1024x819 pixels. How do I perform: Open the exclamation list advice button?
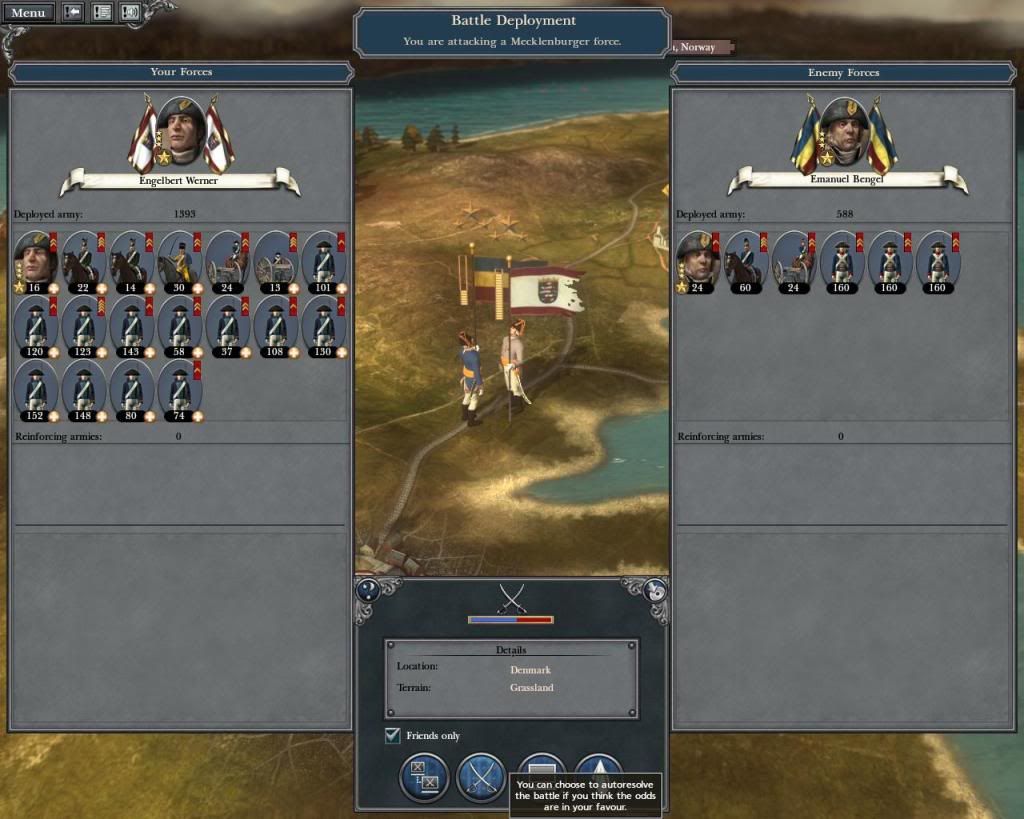(x=101, y=13)
